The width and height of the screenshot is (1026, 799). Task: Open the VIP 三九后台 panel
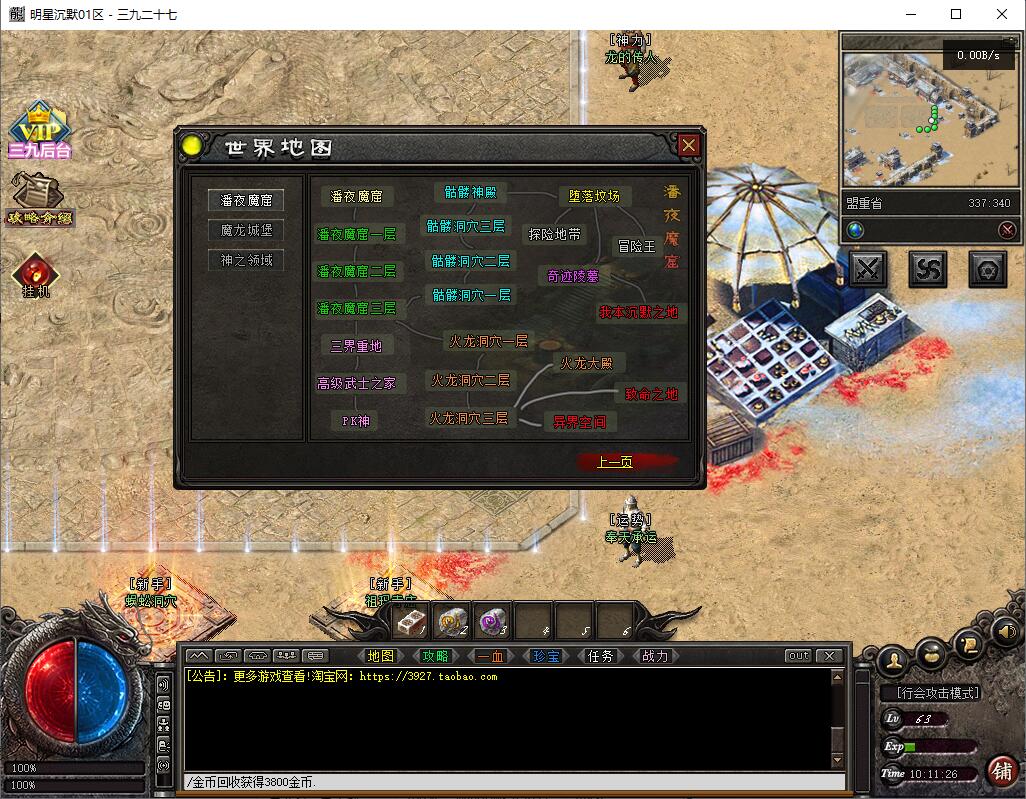pyautogui.click(x=39, y=132)
